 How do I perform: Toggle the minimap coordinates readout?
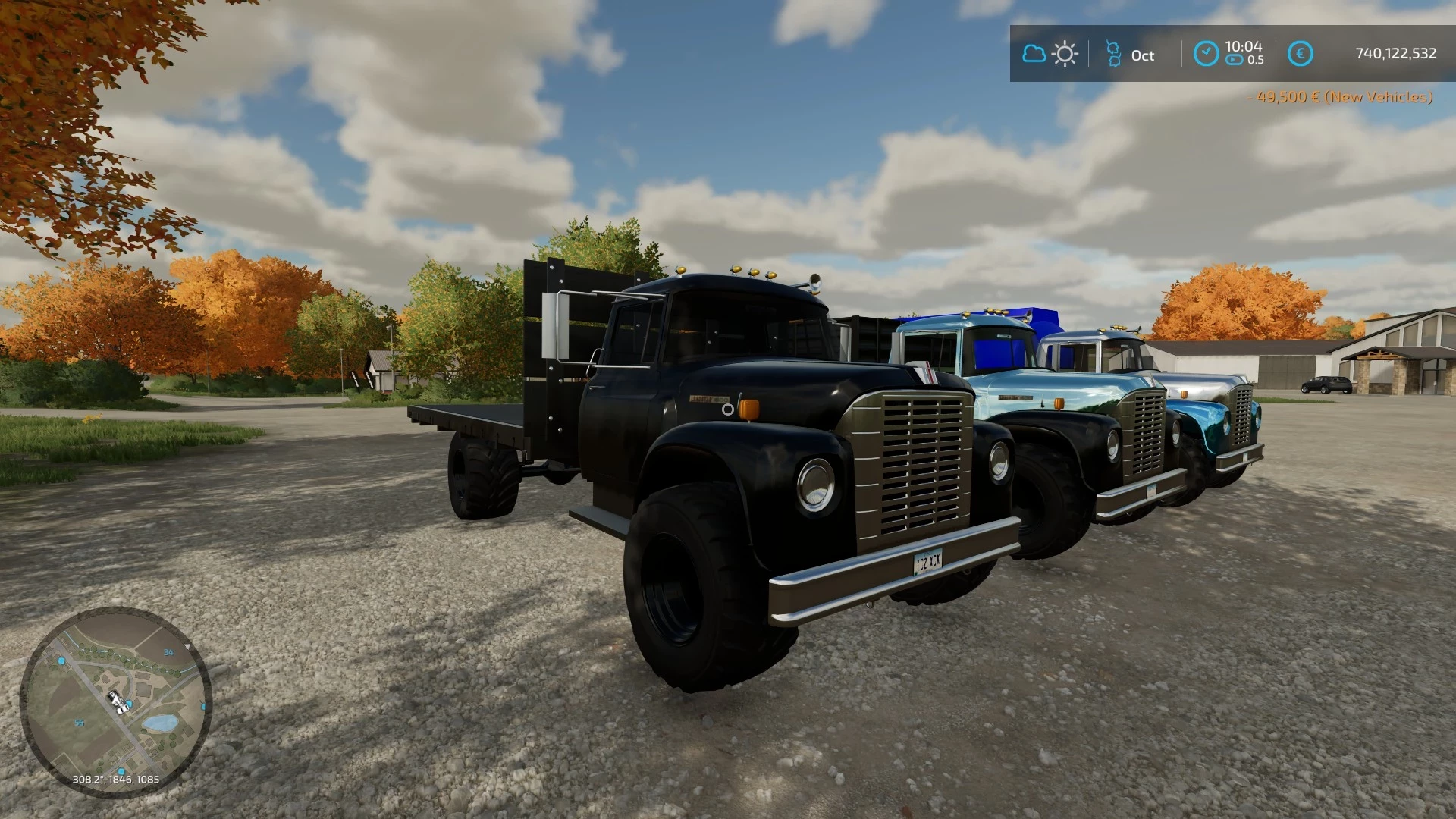point(116,779)
